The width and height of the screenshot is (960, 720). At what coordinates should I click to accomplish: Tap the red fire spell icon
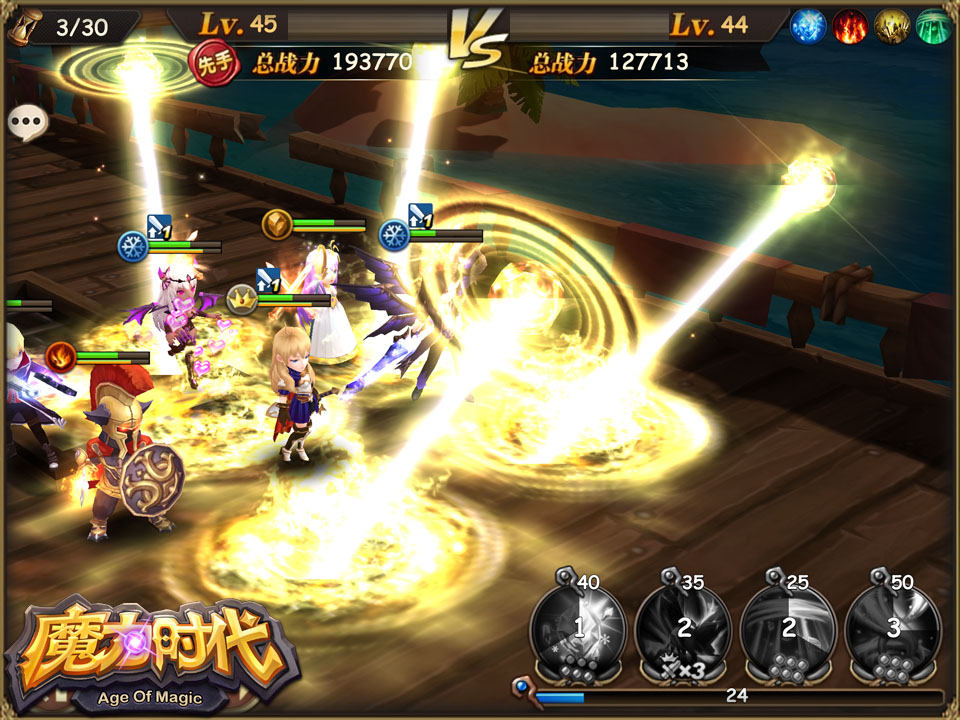click(x=849, y=26)
